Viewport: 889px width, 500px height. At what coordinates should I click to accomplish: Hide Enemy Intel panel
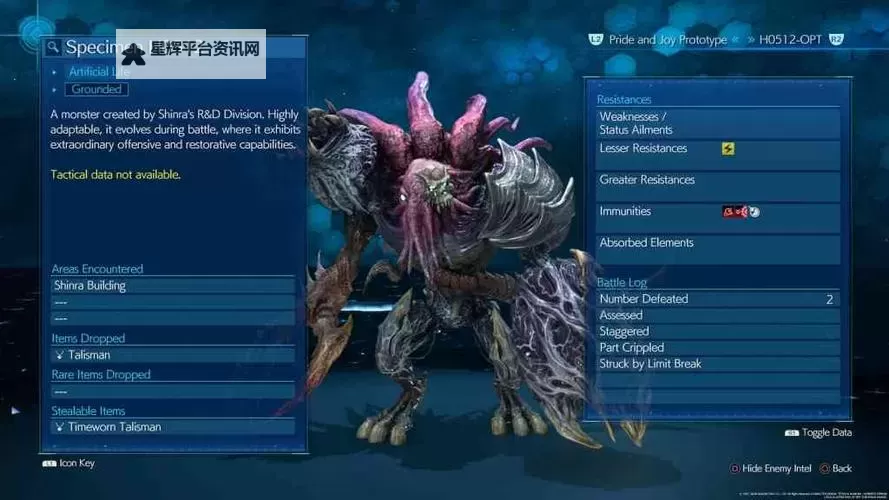click(x=773, y=468)
